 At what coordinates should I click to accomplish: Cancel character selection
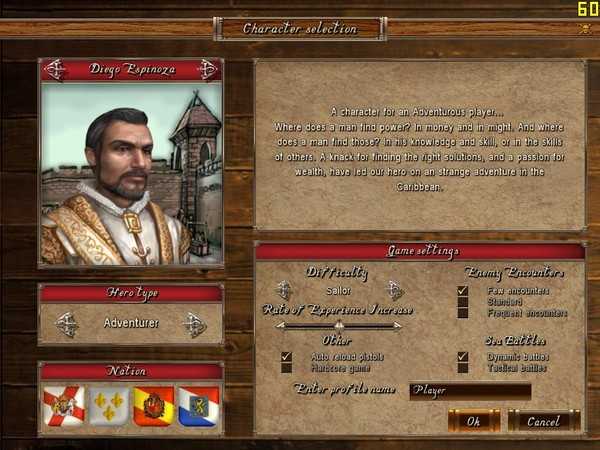tap(543, 421)
